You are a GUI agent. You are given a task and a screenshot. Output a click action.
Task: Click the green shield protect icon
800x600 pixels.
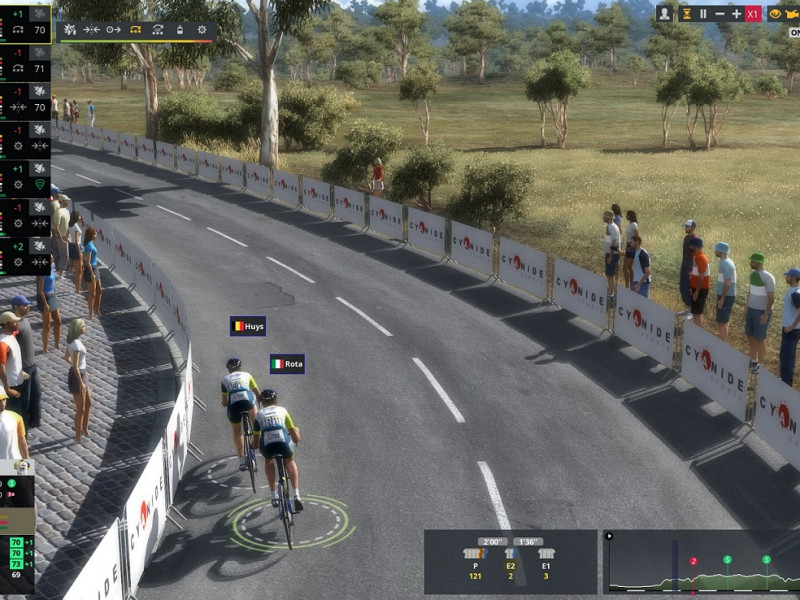click(x=40, y=184)
